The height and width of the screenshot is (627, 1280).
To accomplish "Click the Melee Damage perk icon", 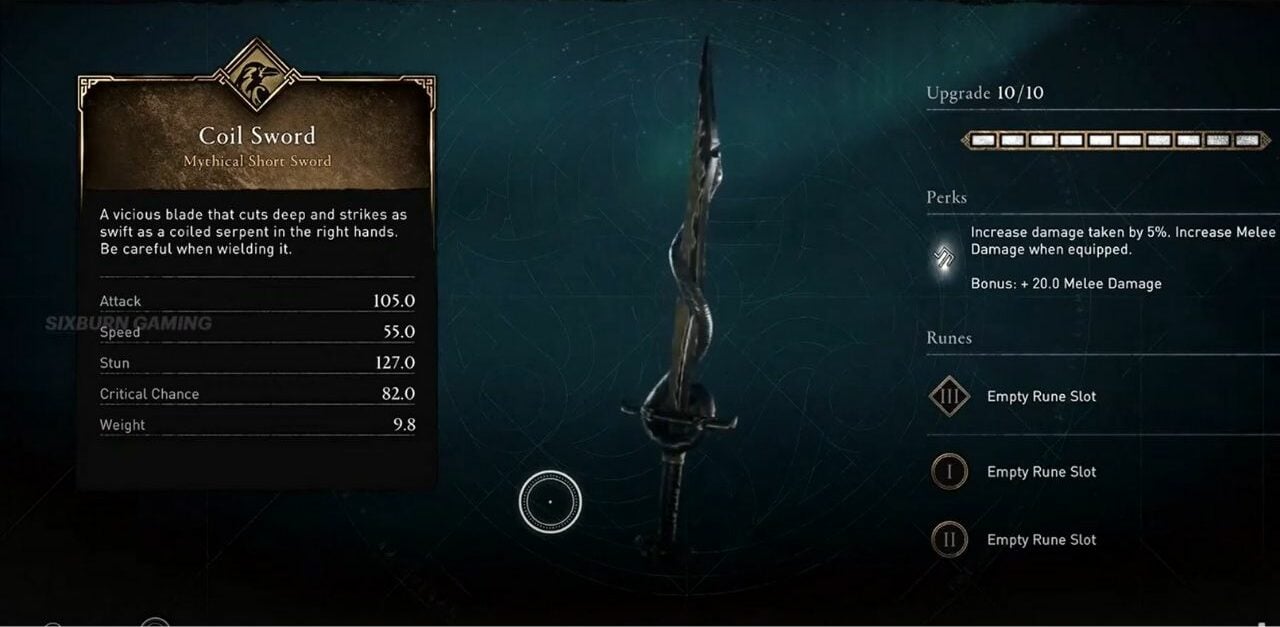I will (943, 258).
